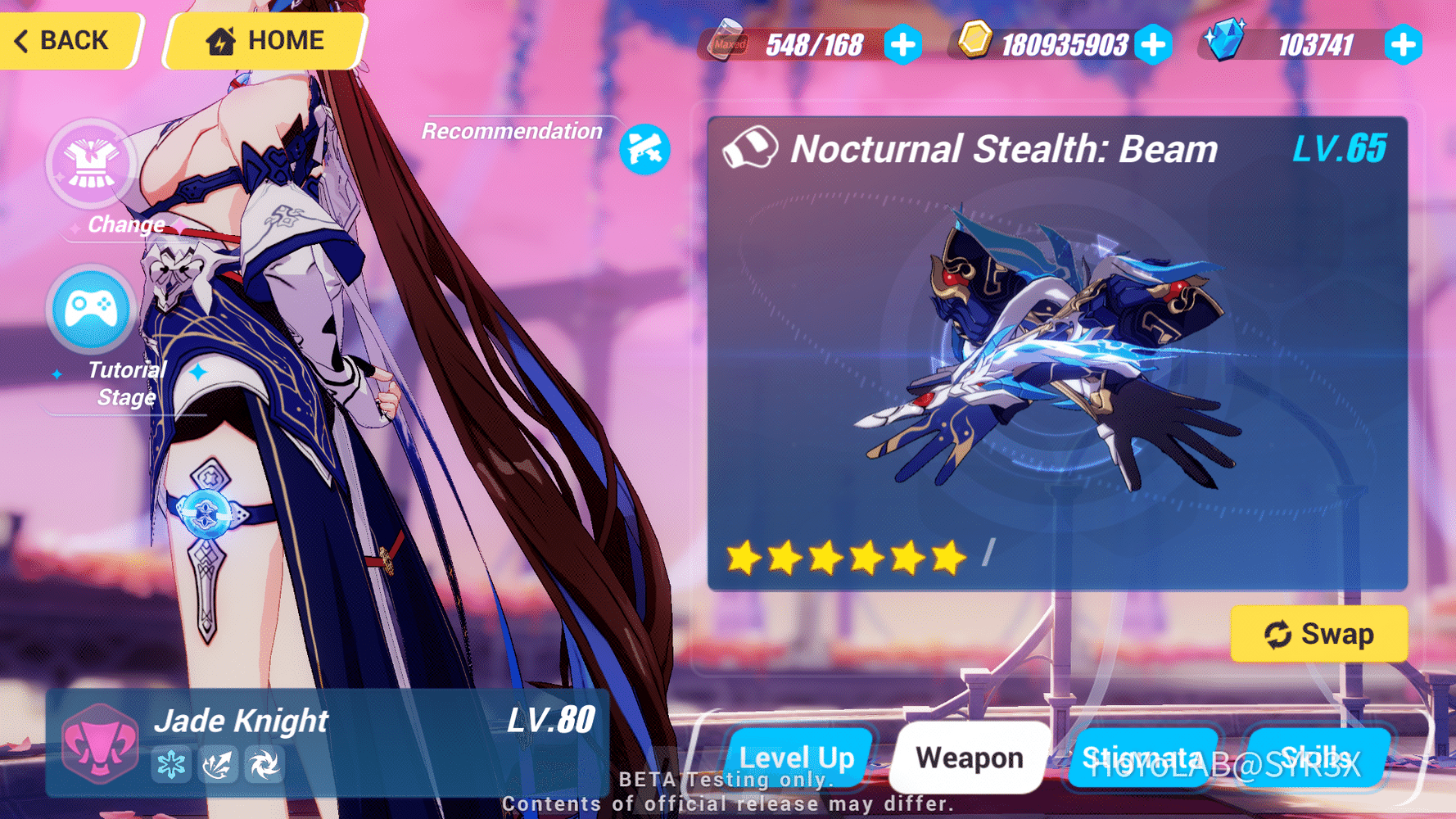This screenshot has height=819, width=1456.
Task: Toggle the first star in weapon rarity row
Action: pos(746,558)
